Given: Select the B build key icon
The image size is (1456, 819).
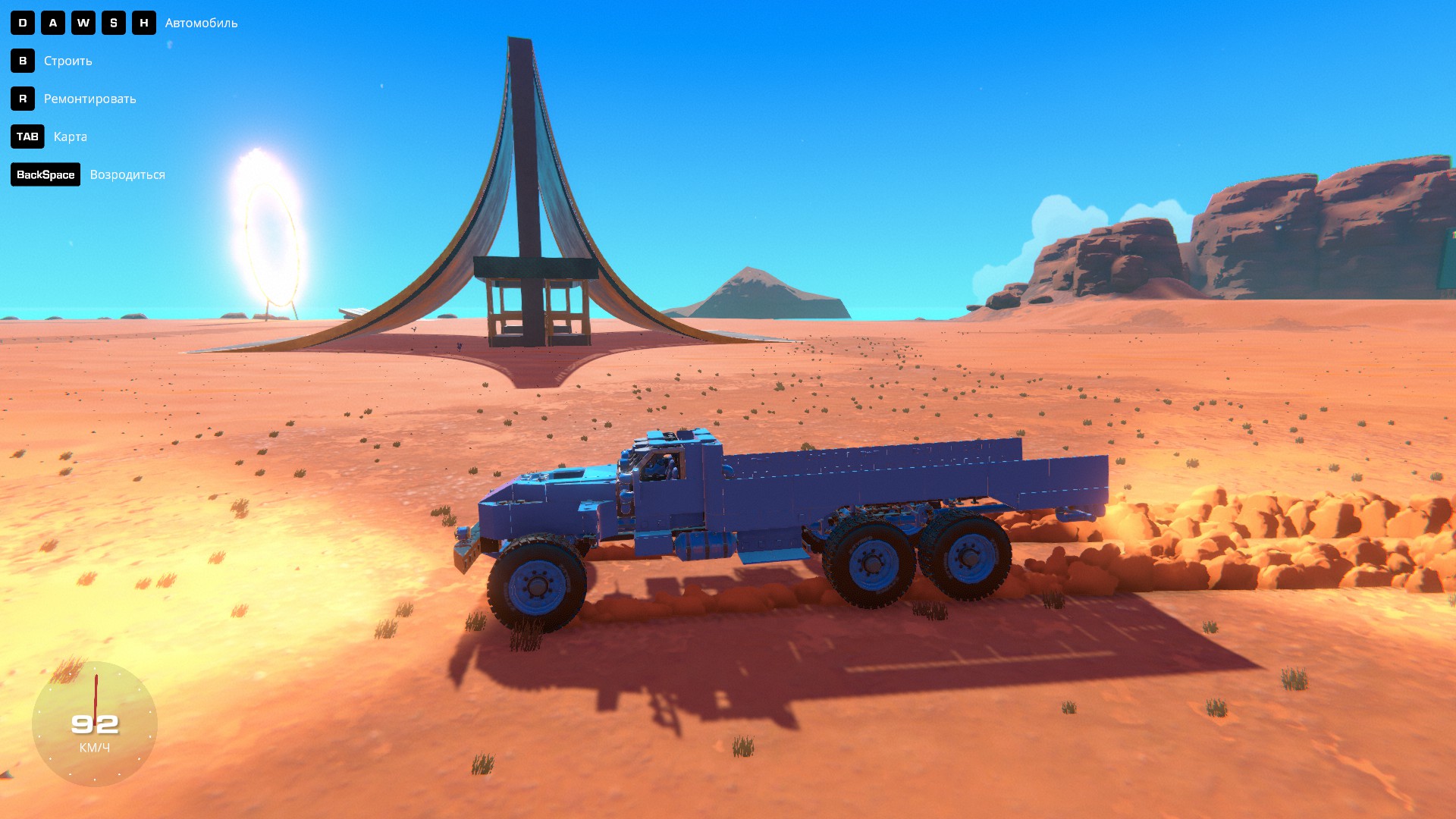Looking at the screenshot, I should 24,61.
